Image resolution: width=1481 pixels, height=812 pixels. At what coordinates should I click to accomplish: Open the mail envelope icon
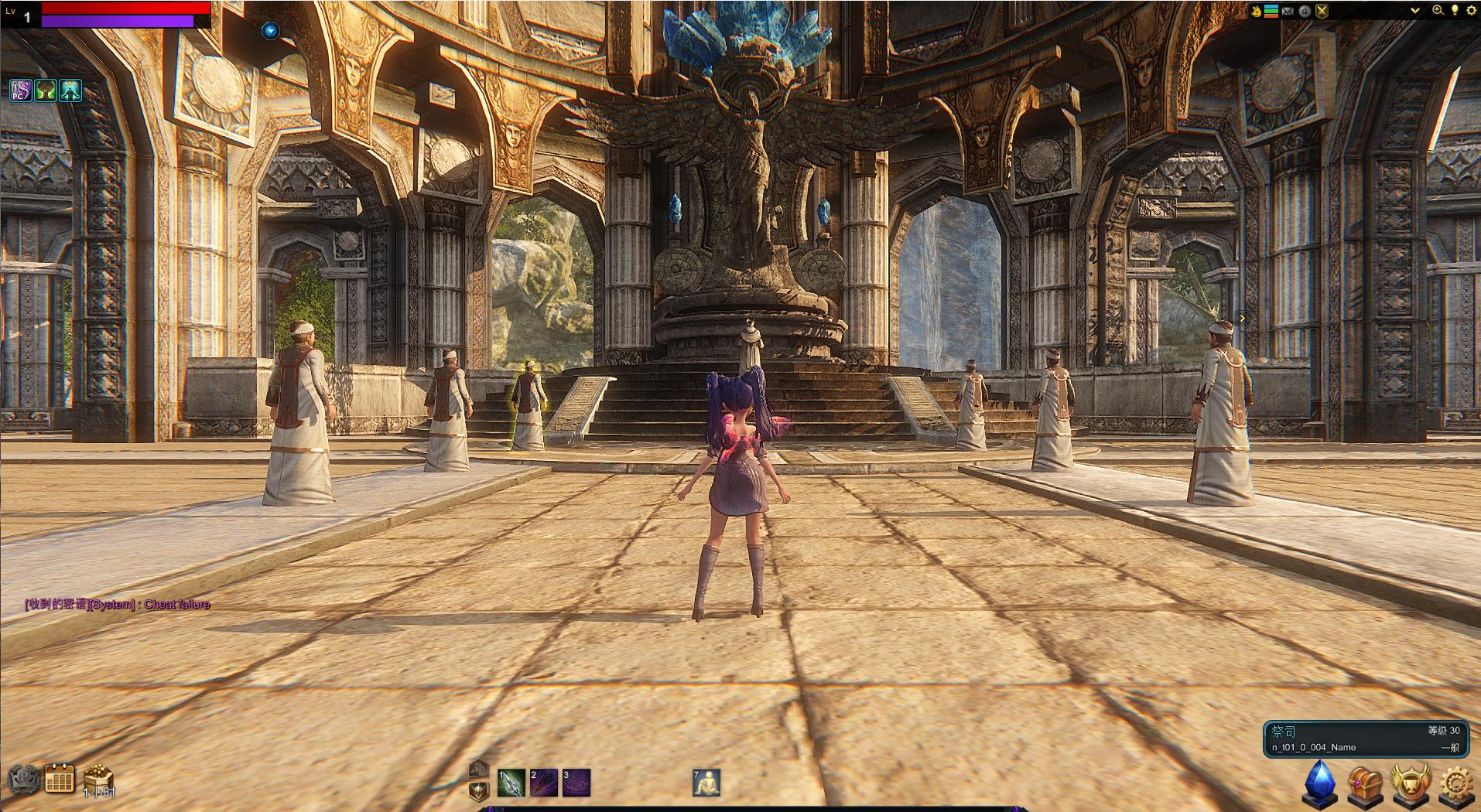tap(1288, 11)
